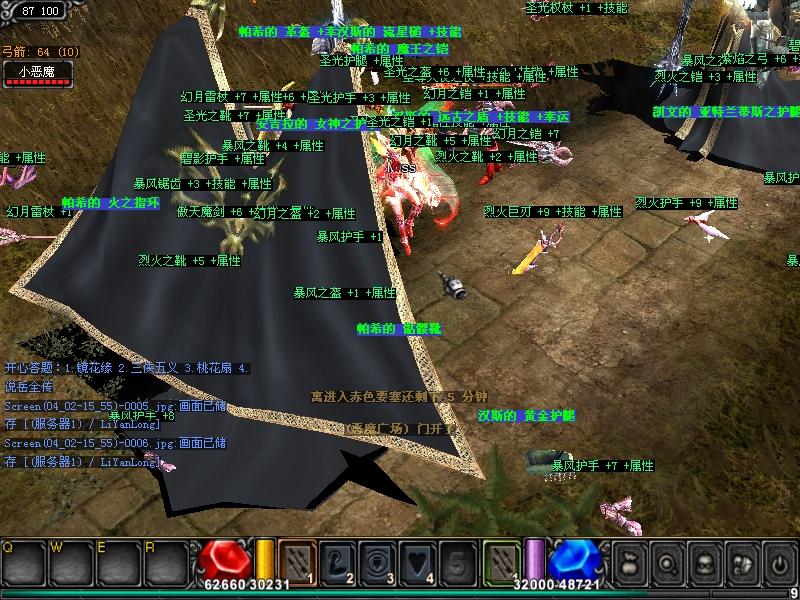Screen dimensions: 800x600
Task: Open the inventory bag button
Action: pos(630,563)
